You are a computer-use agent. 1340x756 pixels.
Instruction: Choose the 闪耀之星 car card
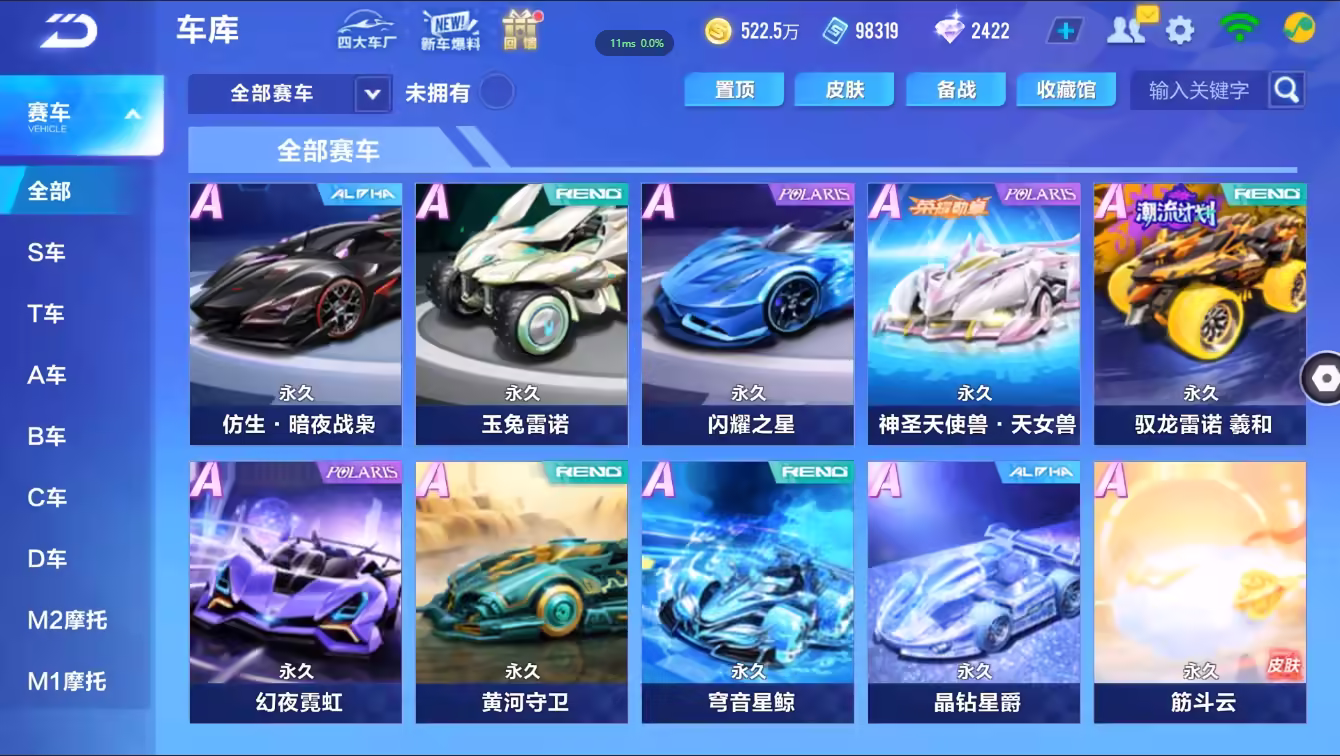pyautogui.click(x=748, y=313)
